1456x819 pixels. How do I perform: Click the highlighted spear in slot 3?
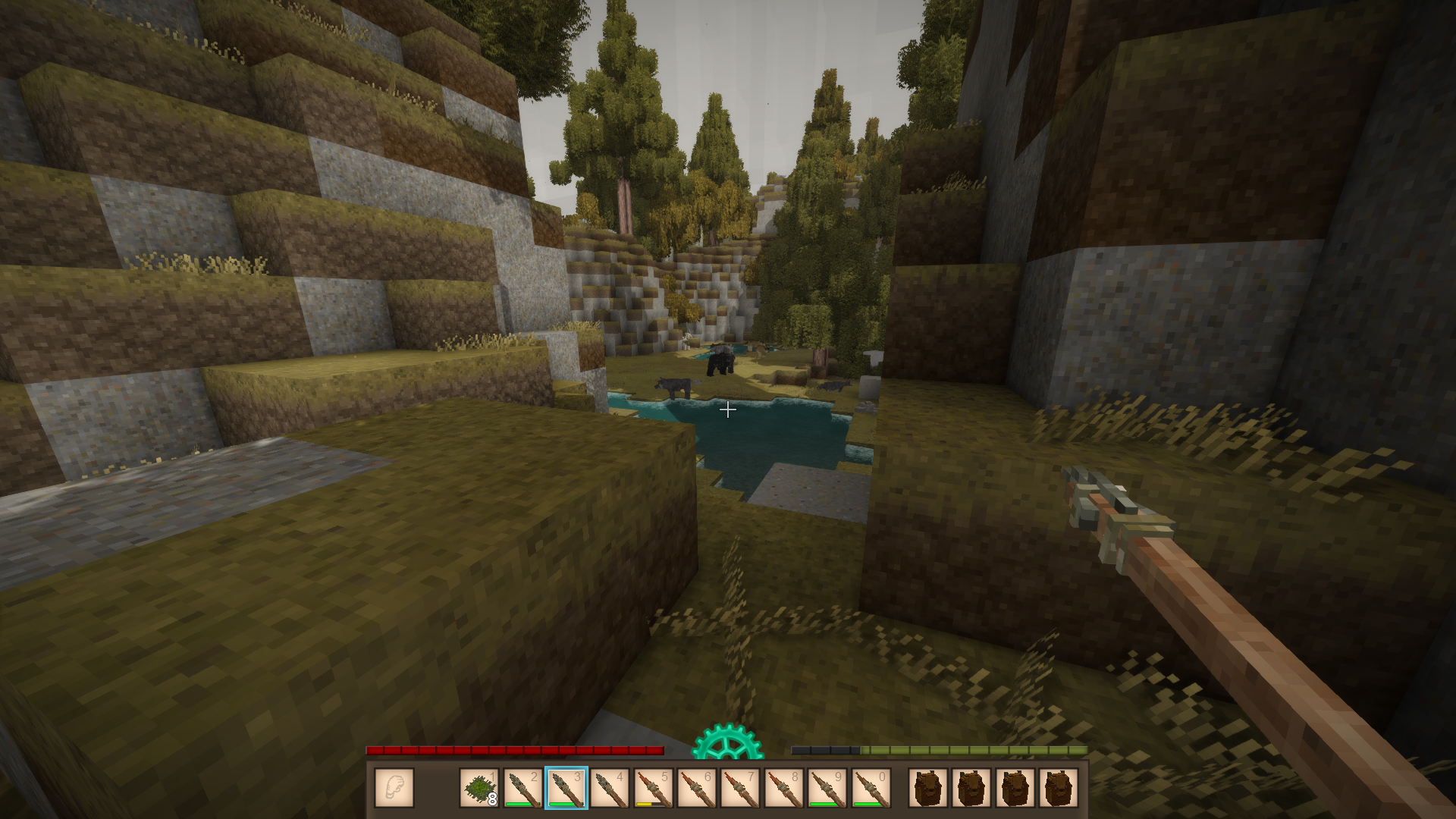566,788
